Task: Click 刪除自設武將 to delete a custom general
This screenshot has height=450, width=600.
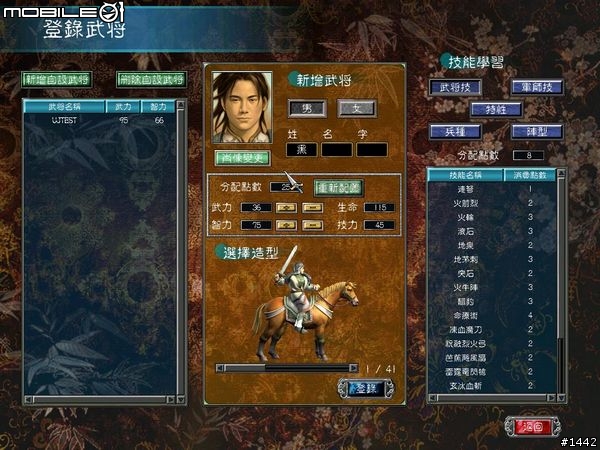Action: 151,79
